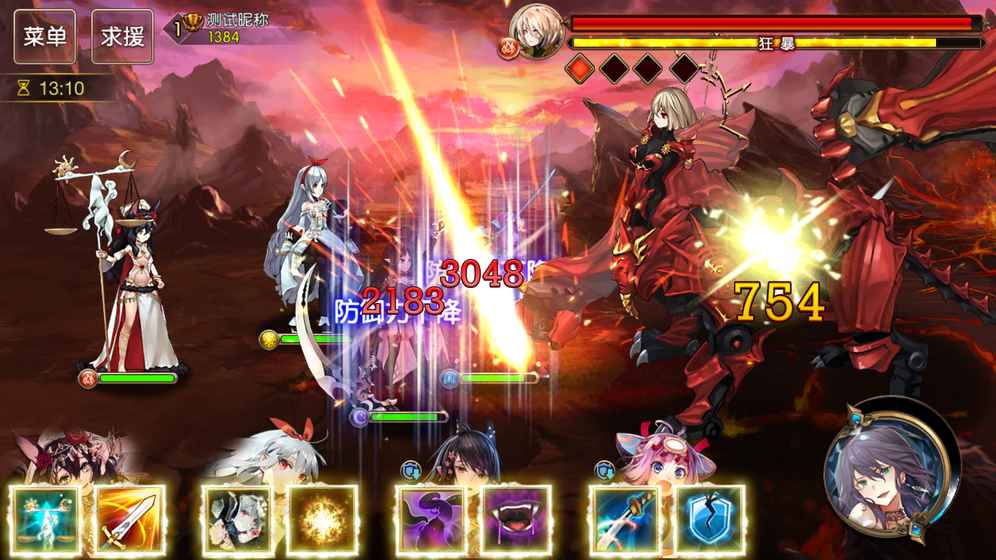This screenshot has width=996, height=560.
Task: Trigger the white-haired girl portrait skill
Action: coord(237,520)
